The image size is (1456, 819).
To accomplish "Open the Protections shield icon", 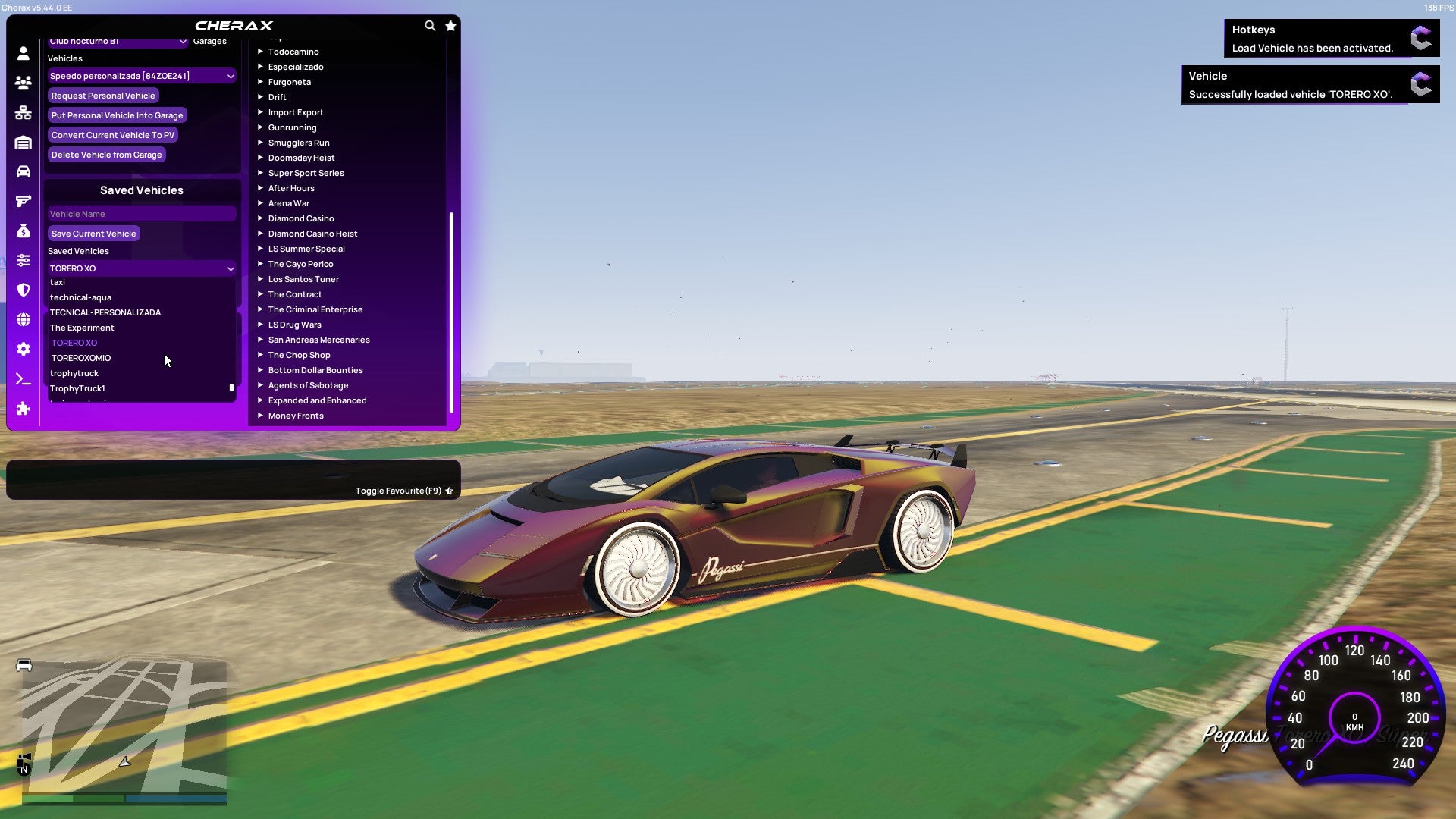I will (23, 290).
